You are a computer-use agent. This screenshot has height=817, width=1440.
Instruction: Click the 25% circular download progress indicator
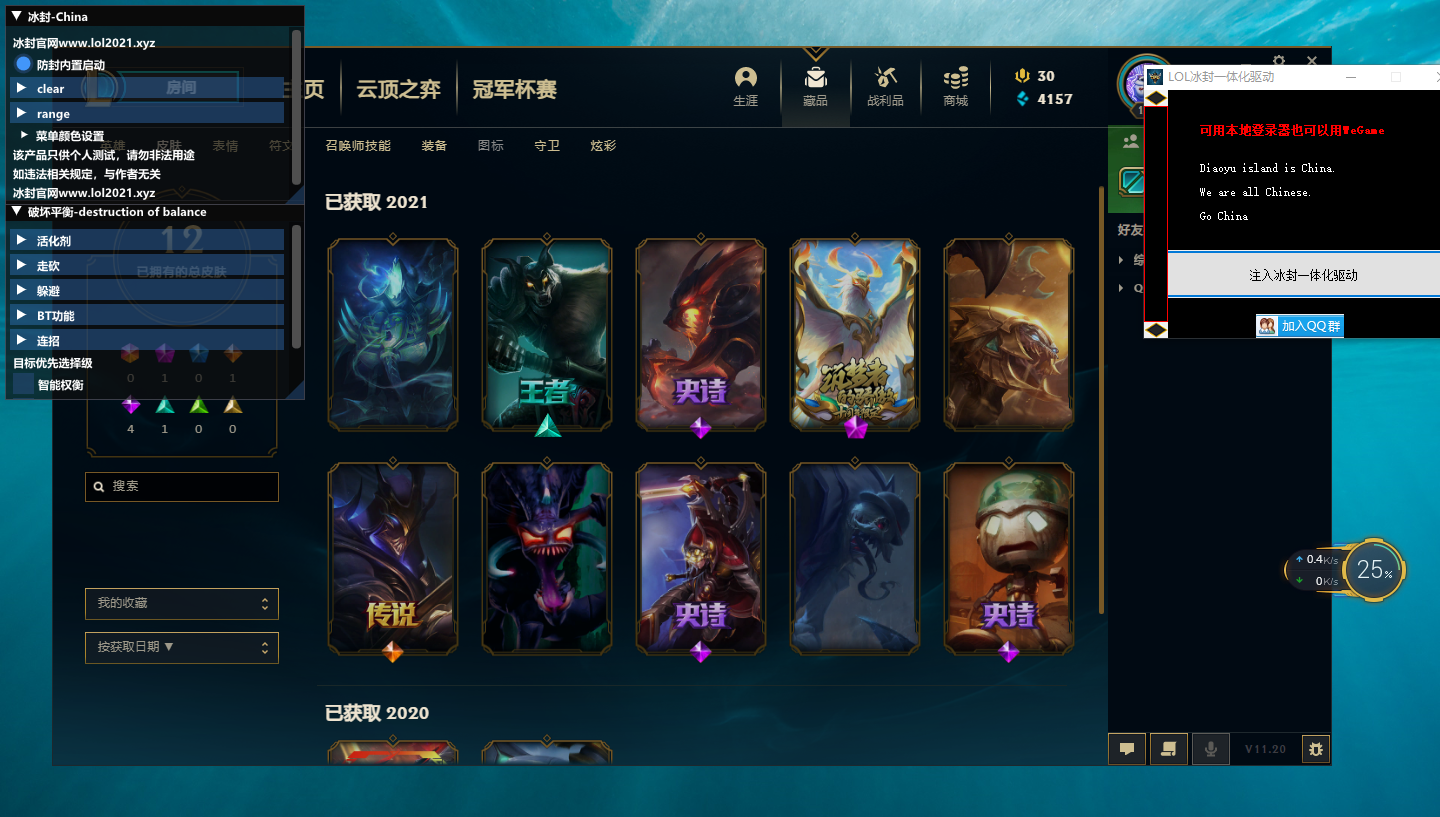tap(1375, 570)
